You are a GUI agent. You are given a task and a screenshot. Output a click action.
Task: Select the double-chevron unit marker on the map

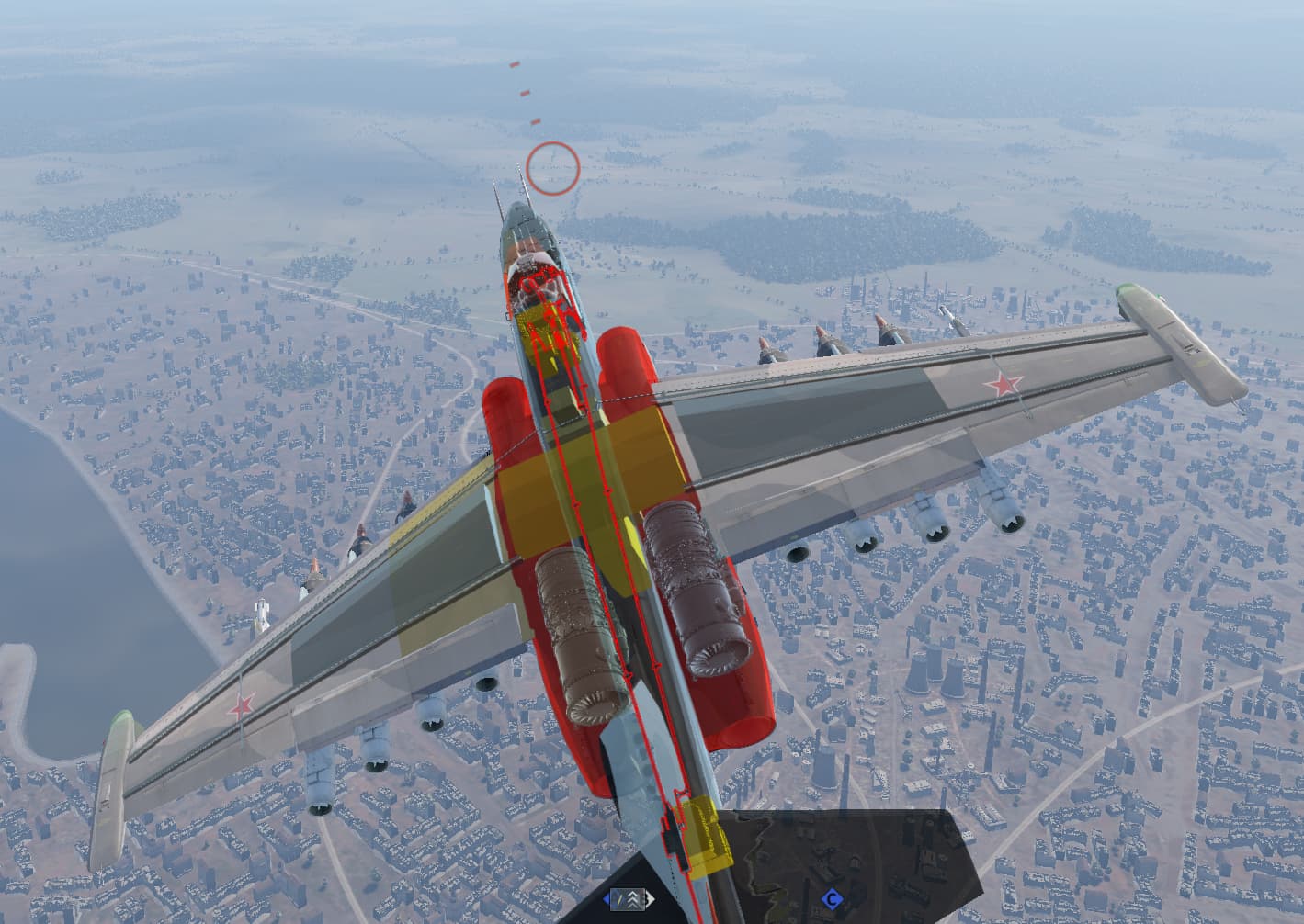[632, 898]
